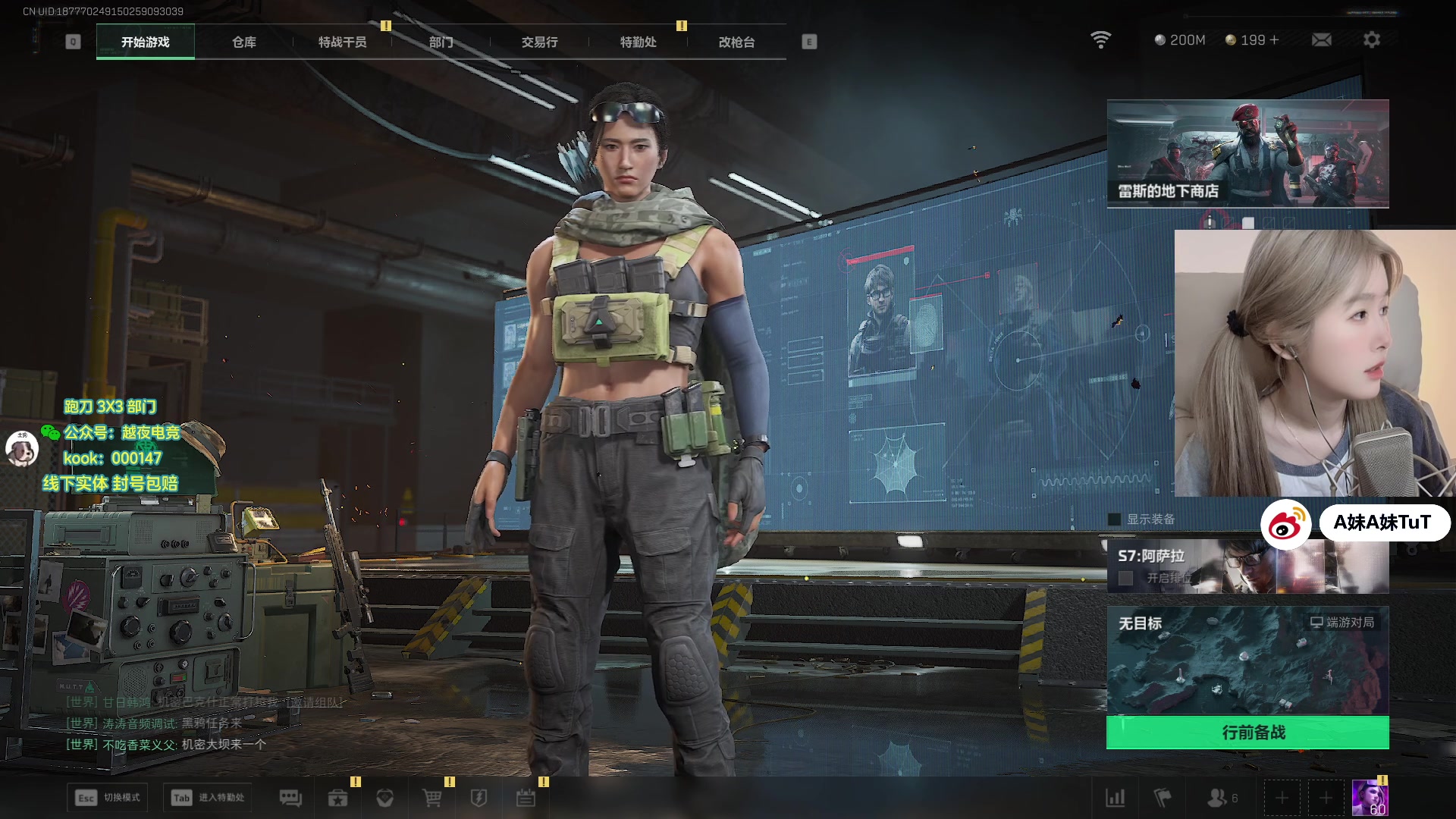
Task: Open the chat bubbles icon
Action: pyautogui.click(x=290, y=798)
